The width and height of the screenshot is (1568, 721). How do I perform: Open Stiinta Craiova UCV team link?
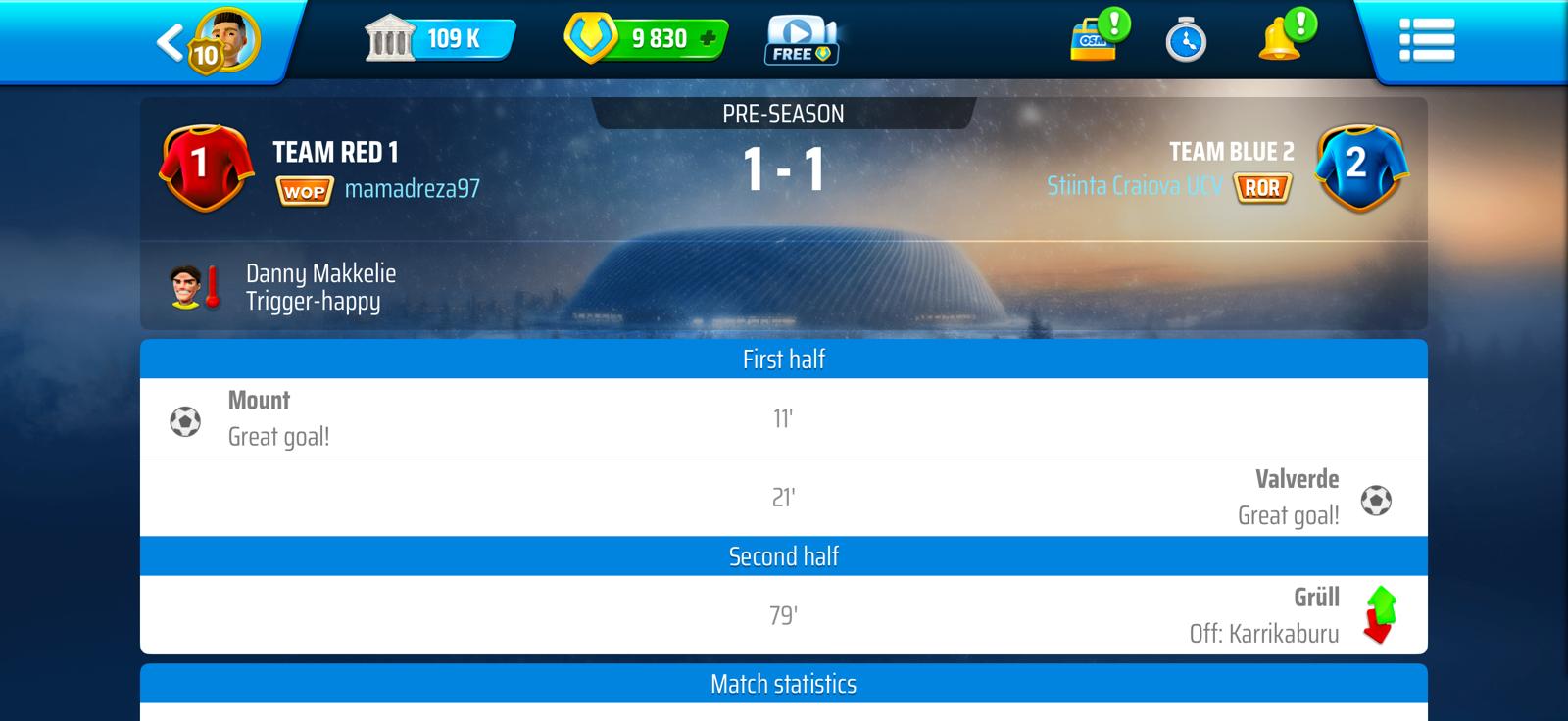1133,186
